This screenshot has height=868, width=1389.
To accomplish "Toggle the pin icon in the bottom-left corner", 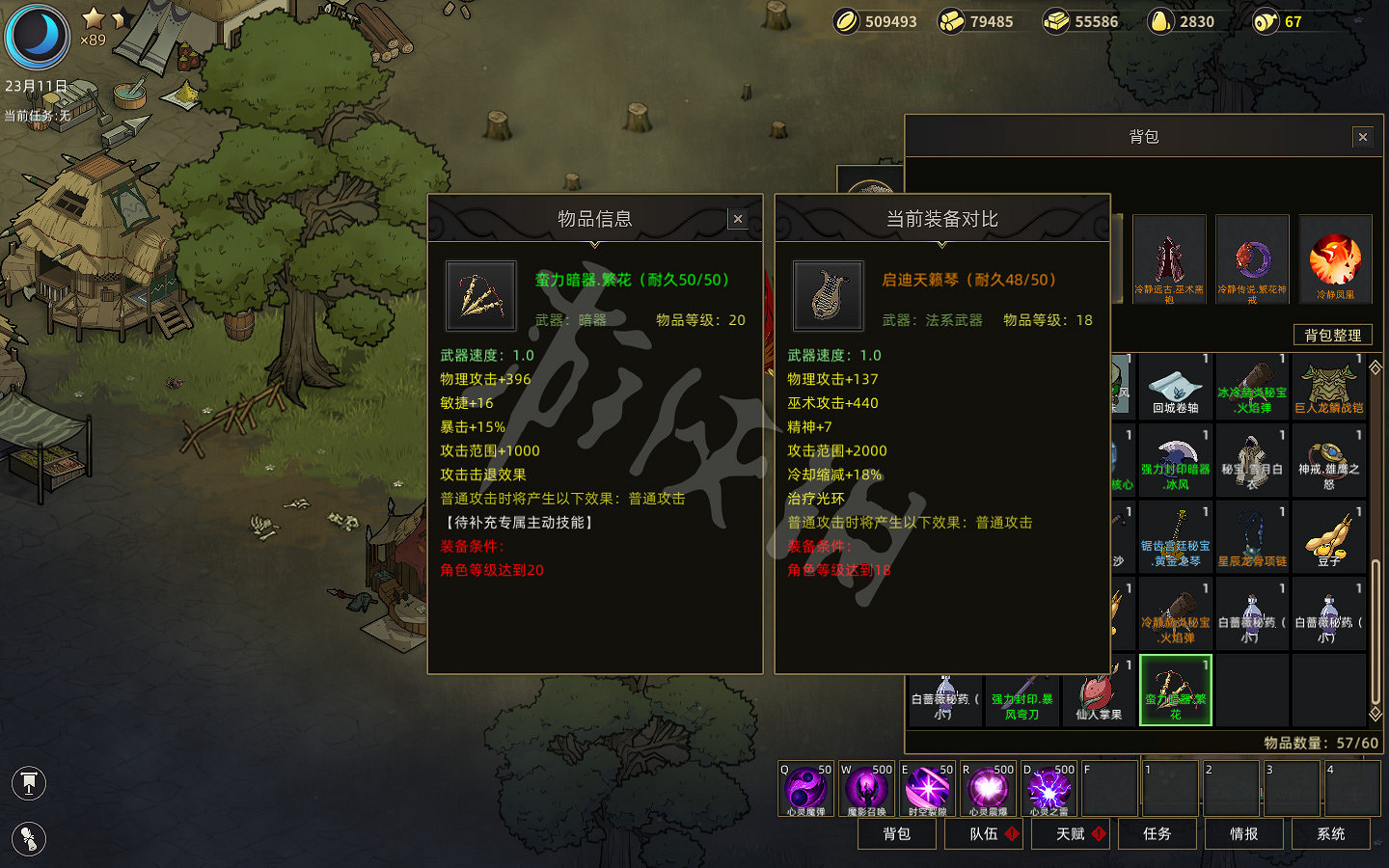I will [29, 783].
